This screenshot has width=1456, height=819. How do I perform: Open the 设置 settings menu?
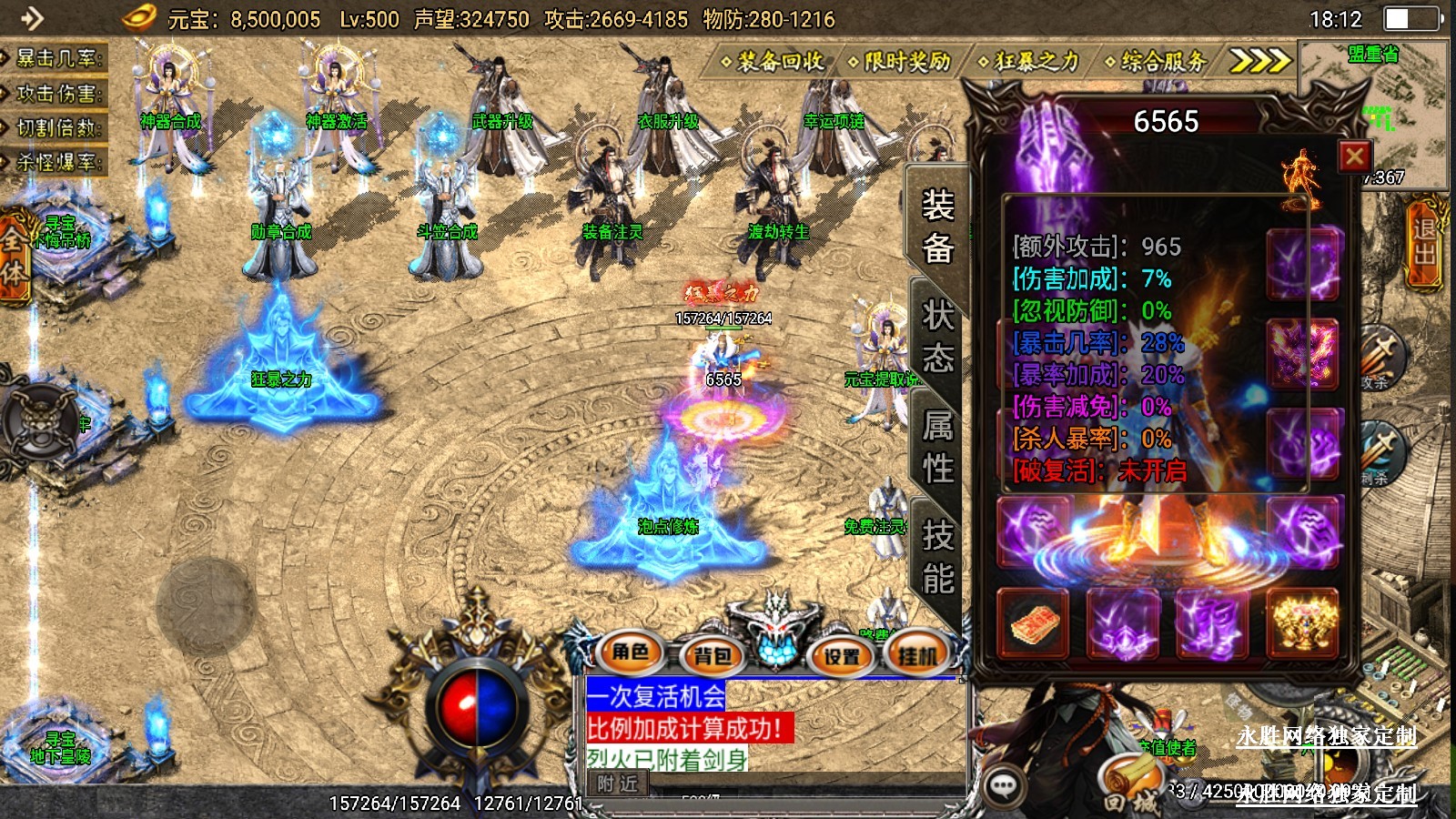click(842, 655)
